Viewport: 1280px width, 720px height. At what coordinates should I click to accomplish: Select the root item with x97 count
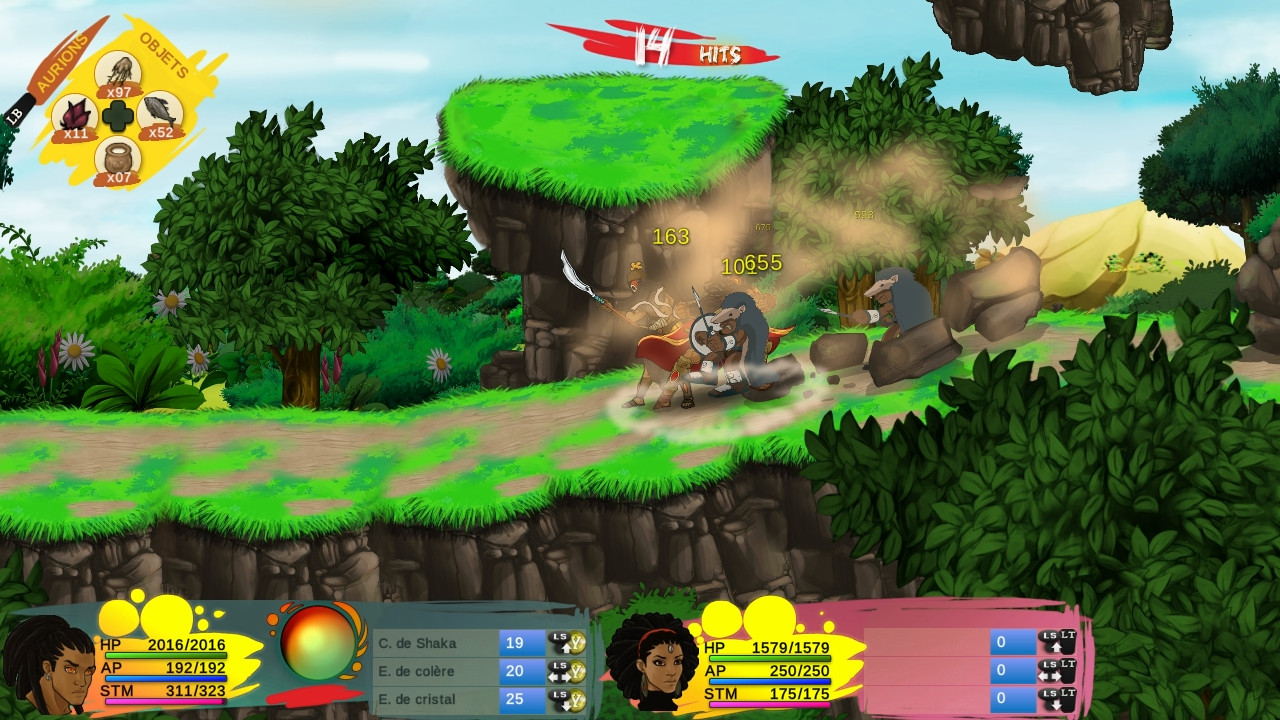118,72
